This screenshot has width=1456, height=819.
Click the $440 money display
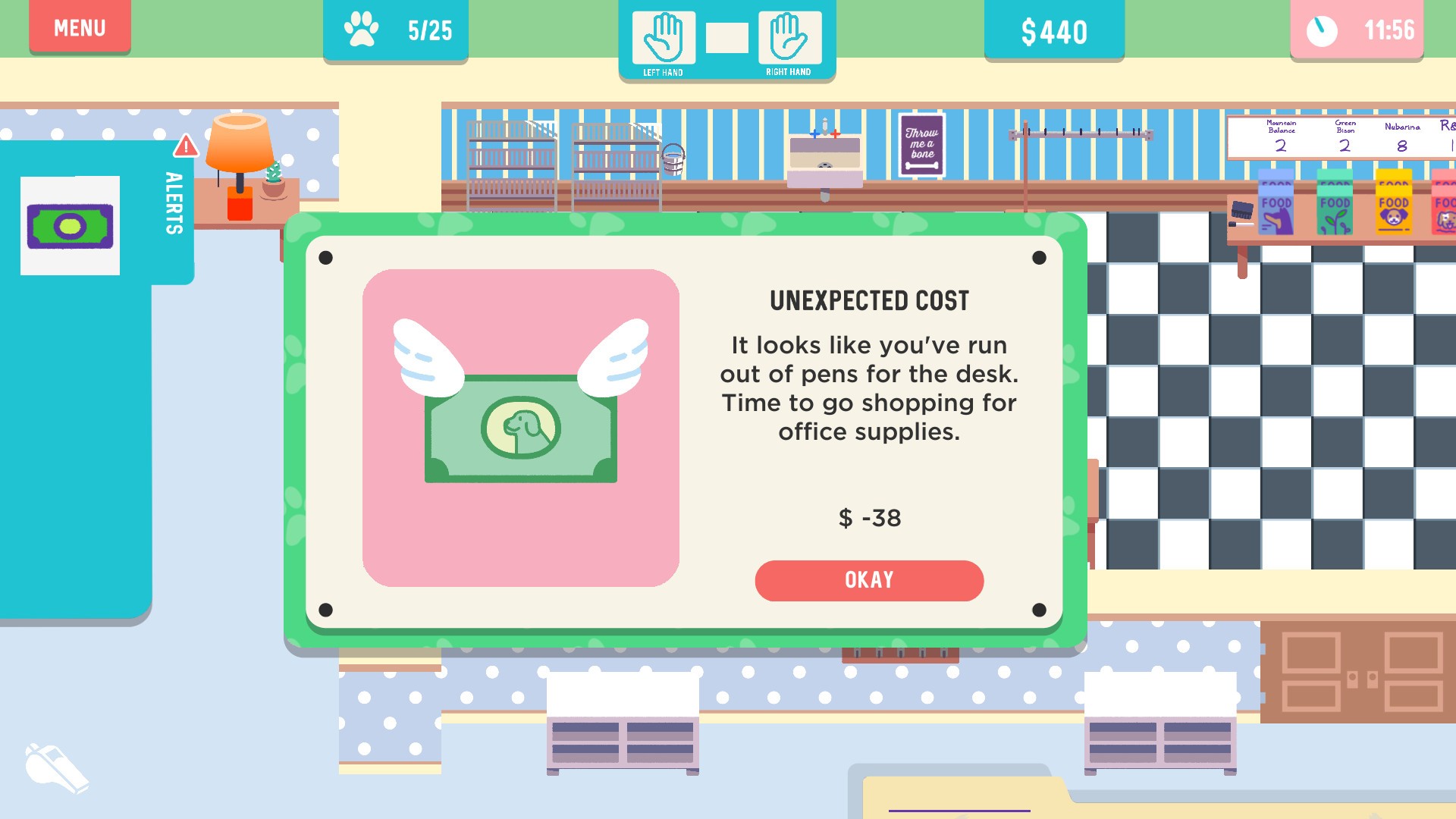[1053, 31]
